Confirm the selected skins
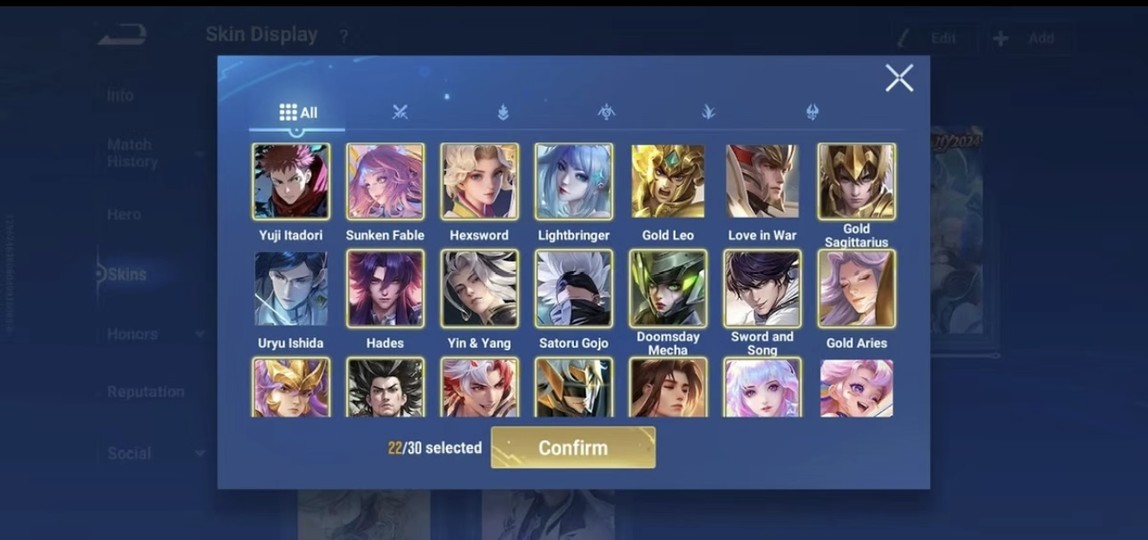The height and width of the screenshot is (540, 1148). click(x=573, y=448)
